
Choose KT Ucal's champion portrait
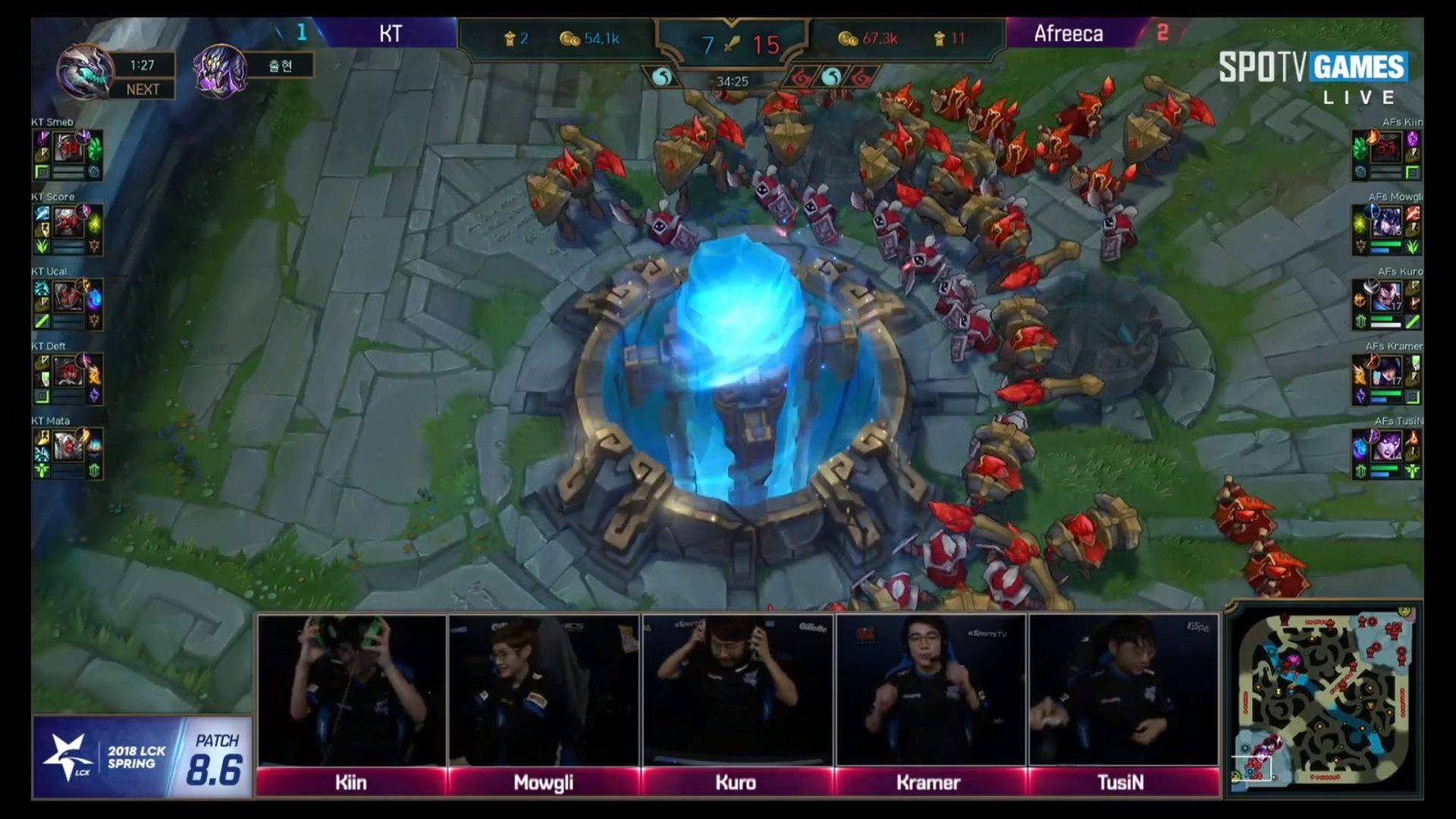click(68, 298)
